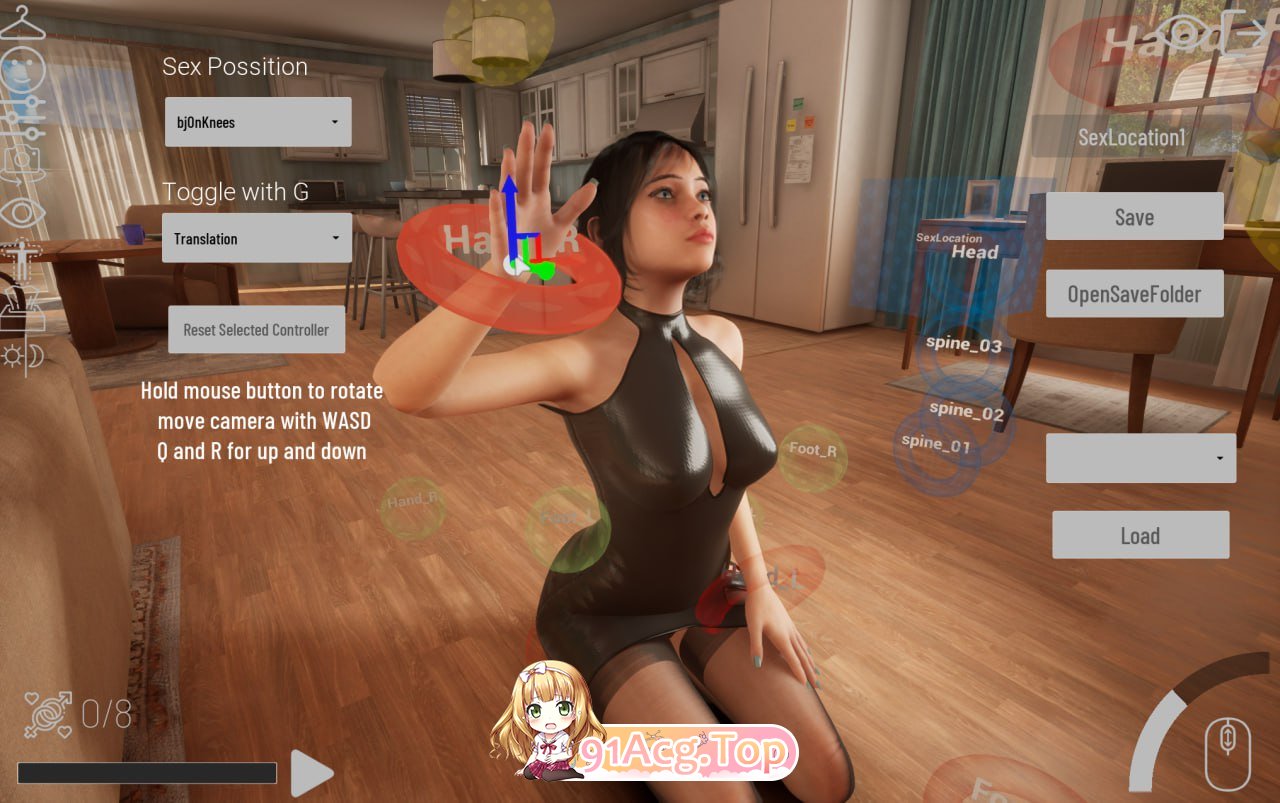Screen dimensions: 1280x803
Task: Open the sliders settings icon
Action: tap(22, 117)
